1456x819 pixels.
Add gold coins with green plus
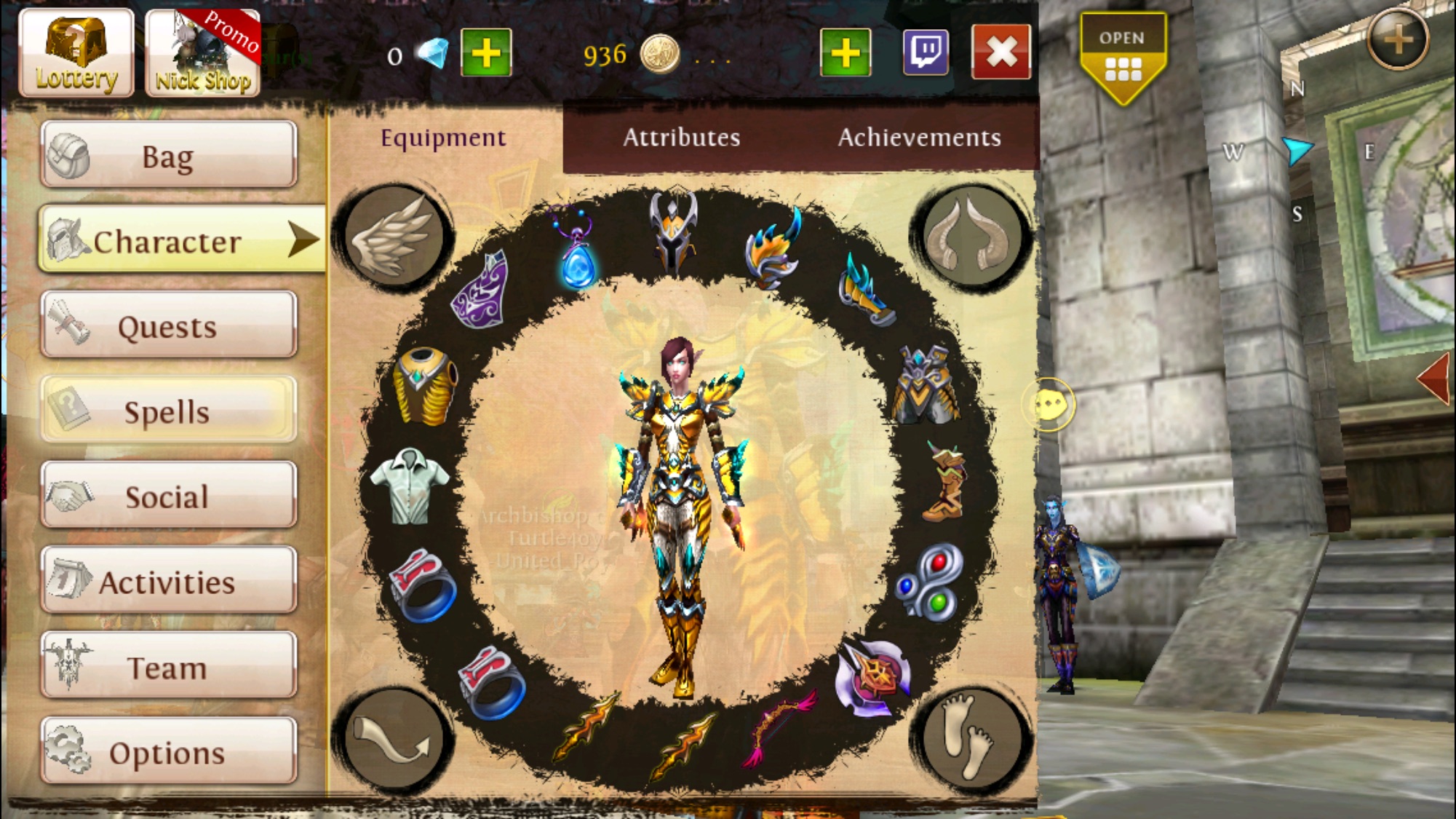846,52
